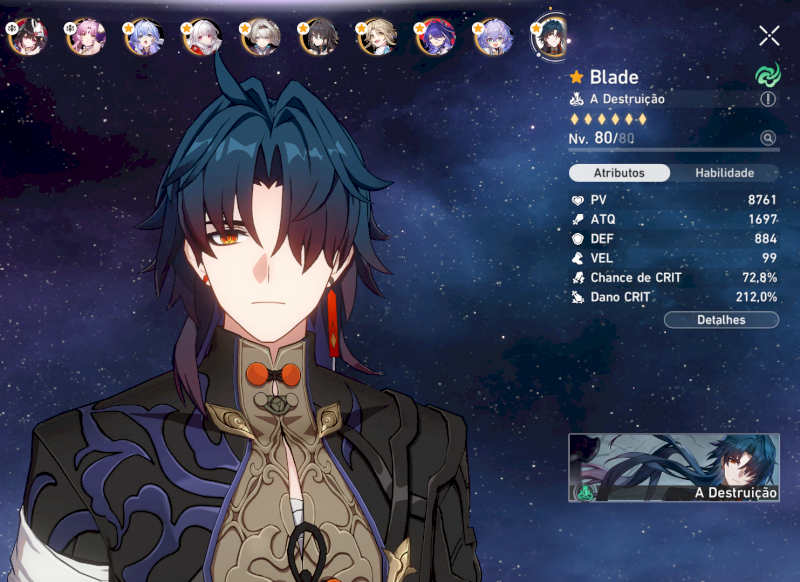Click the exclamation info icon beside A Destruição
The image size is (800, 582).
[x=768, y=99]
